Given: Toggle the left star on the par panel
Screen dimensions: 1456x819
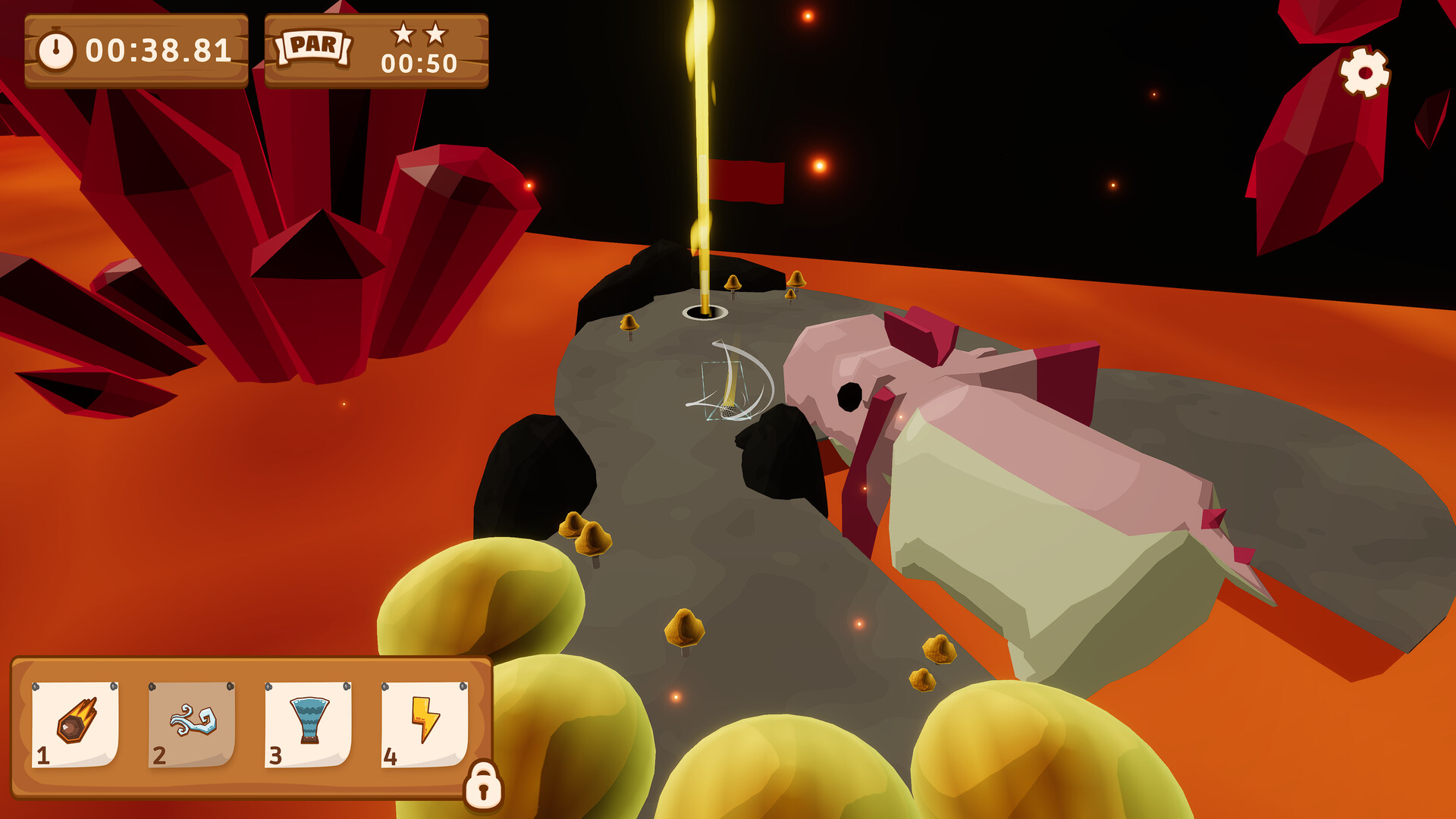Looking at the screenshot, I should pyautogui.click(x=403, y=33).
